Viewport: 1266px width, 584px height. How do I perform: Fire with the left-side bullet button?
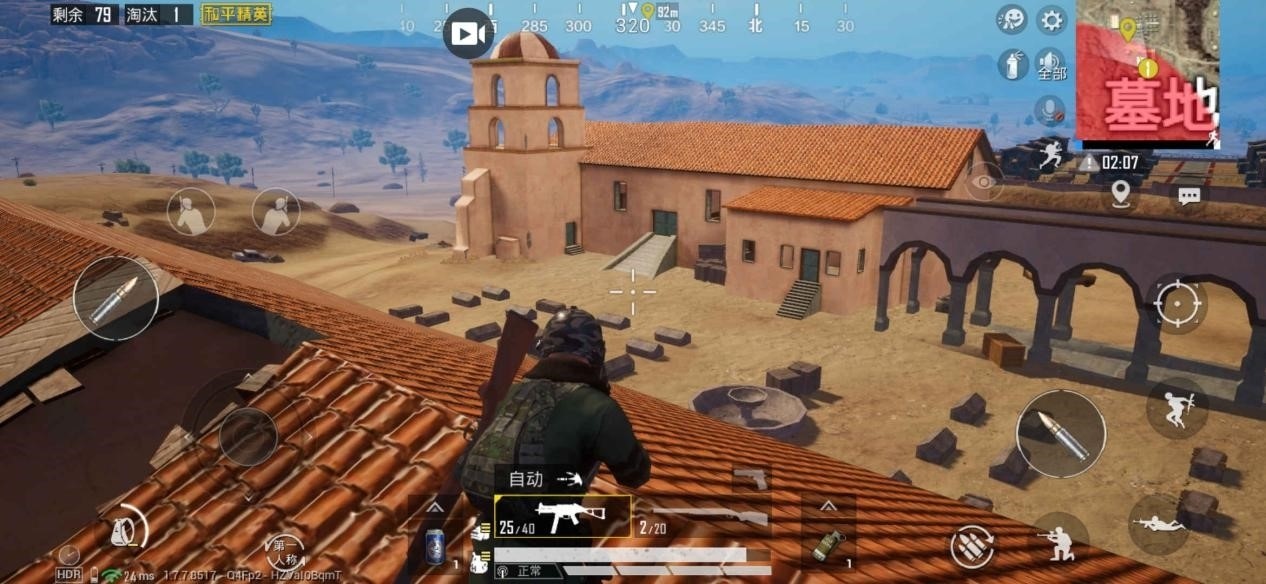(116, 298)
